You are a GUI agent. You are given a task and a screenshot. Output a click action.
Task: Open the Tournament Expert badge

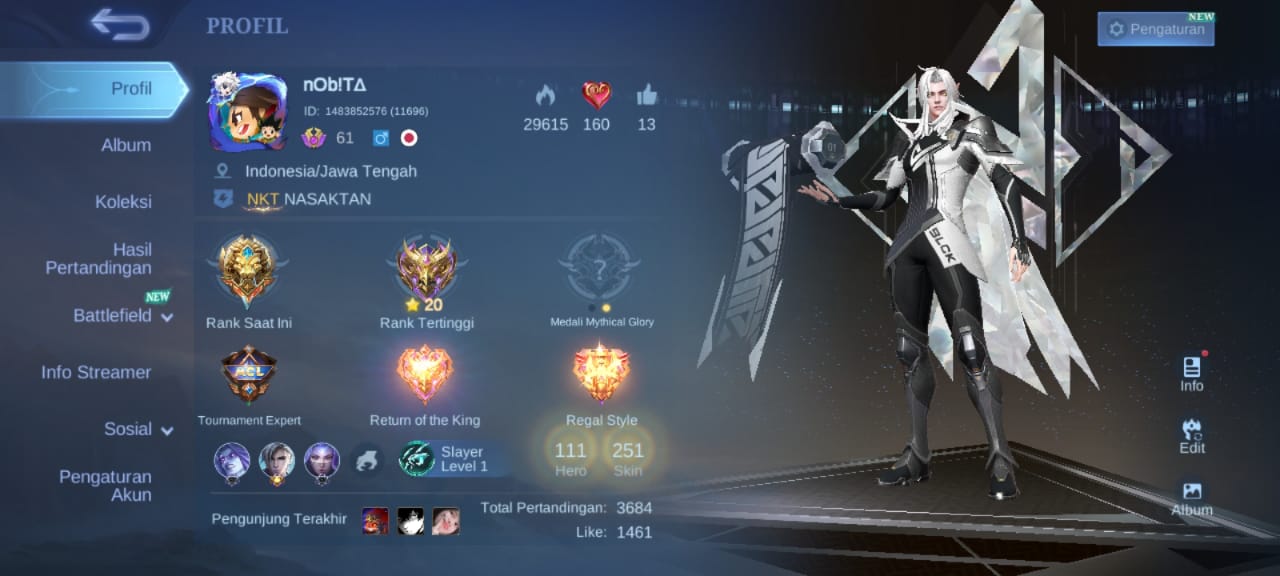249,375
